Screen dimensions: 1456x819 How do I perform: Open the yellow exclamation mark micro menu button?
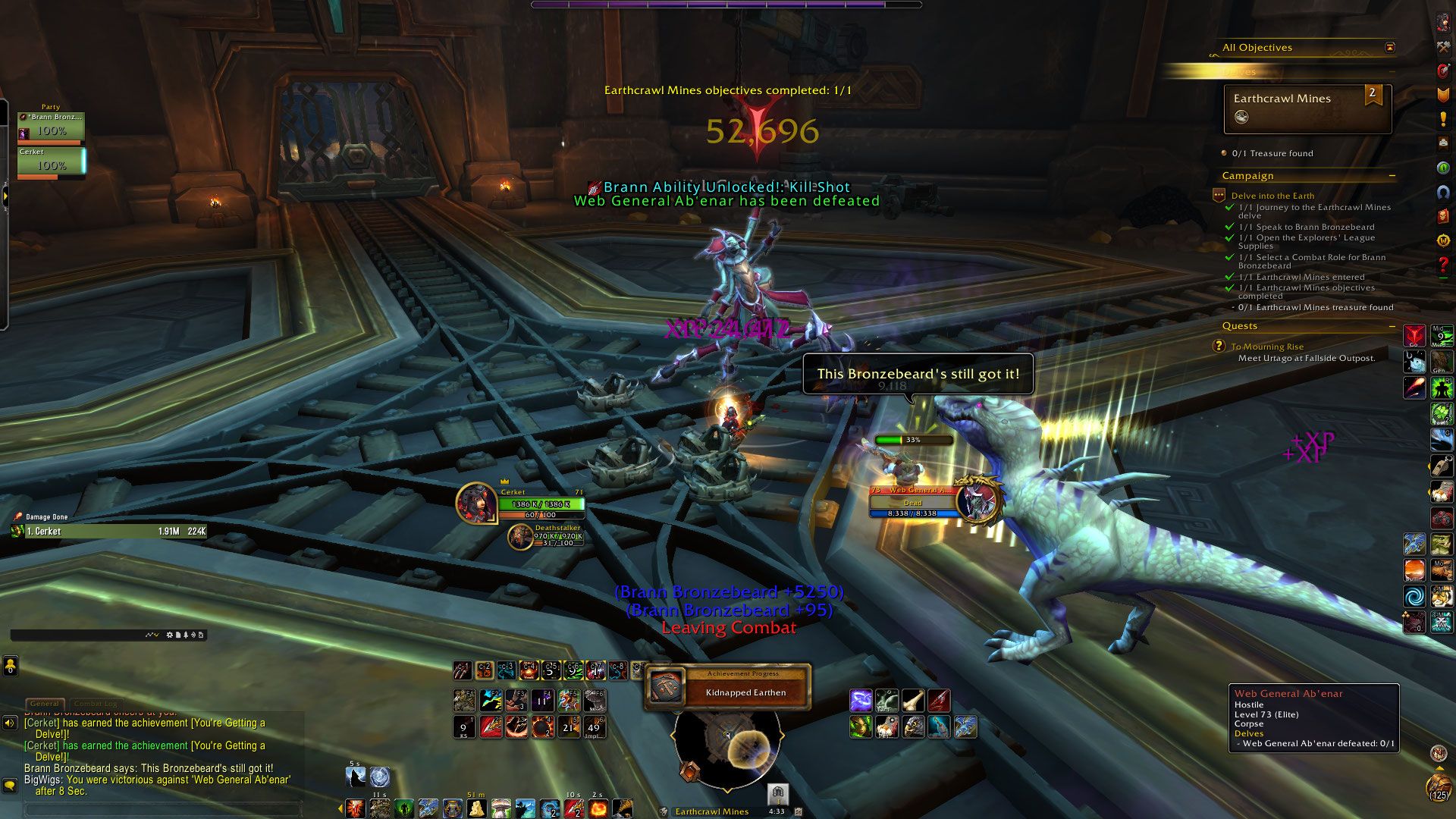tap(1443, 119)
